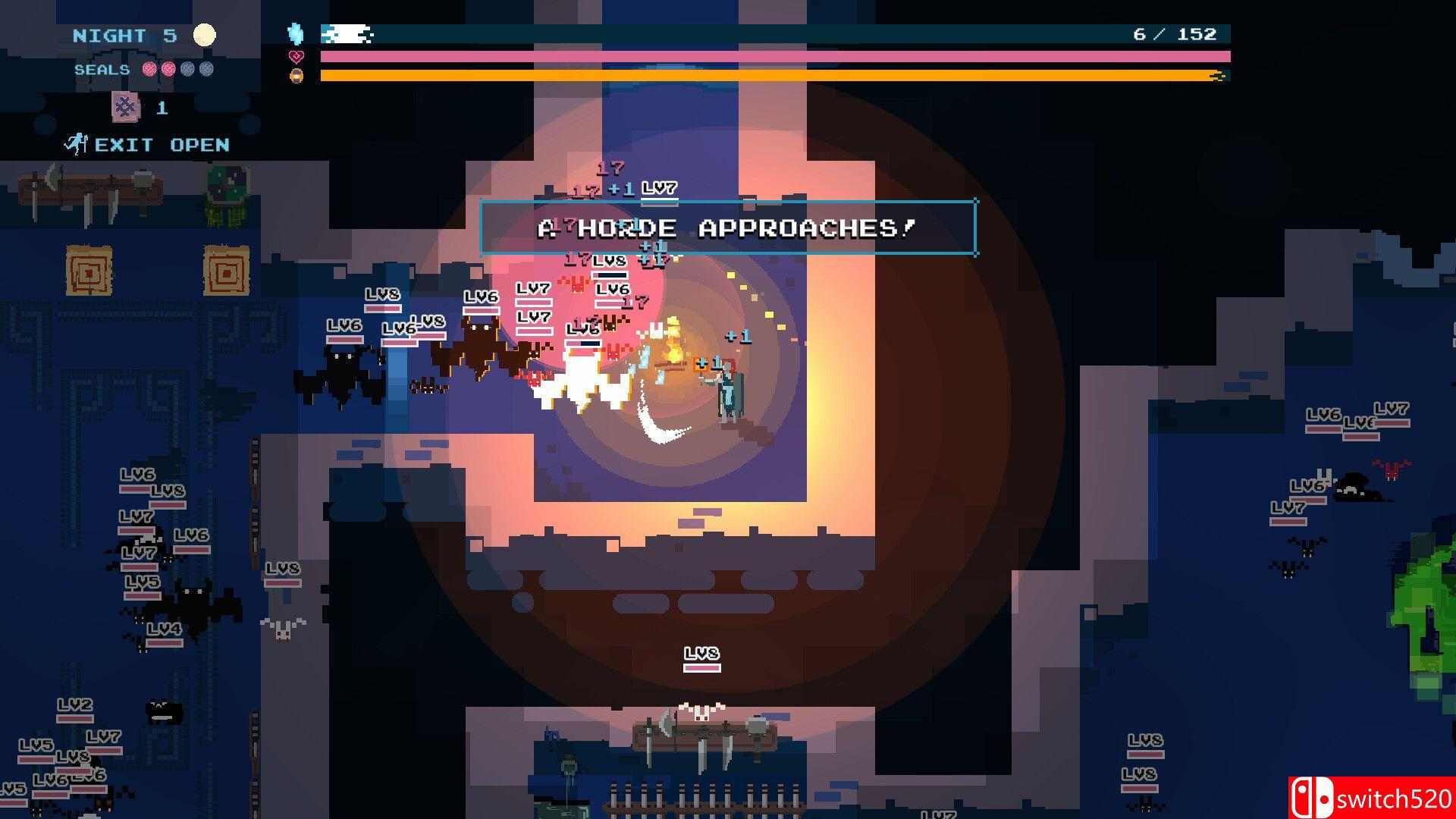1456x819 pixels.
Task: Click the full moon icon beside Night 5
Action: [204, 35]
